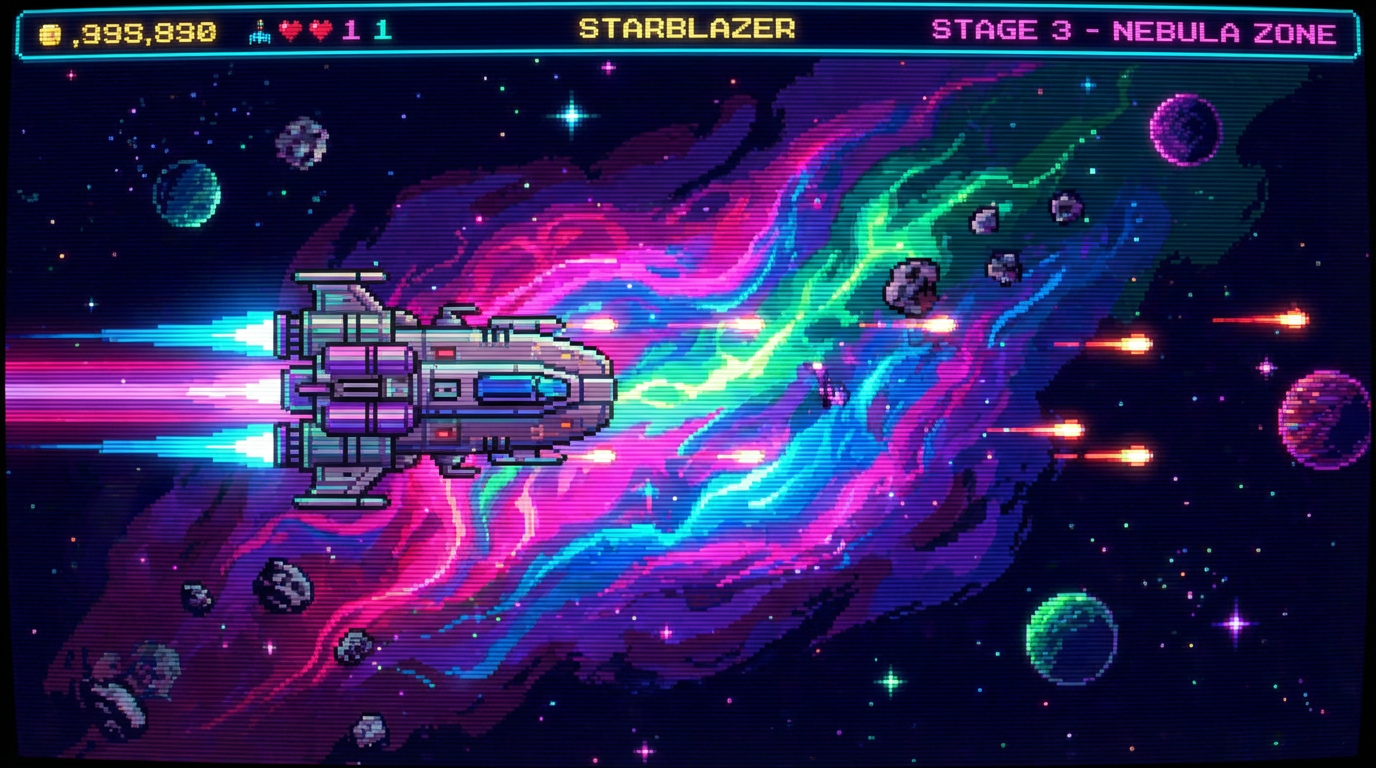1376x768 pixels.
Task: Click the purple planet on the right edge
Action: [1322, 420]
